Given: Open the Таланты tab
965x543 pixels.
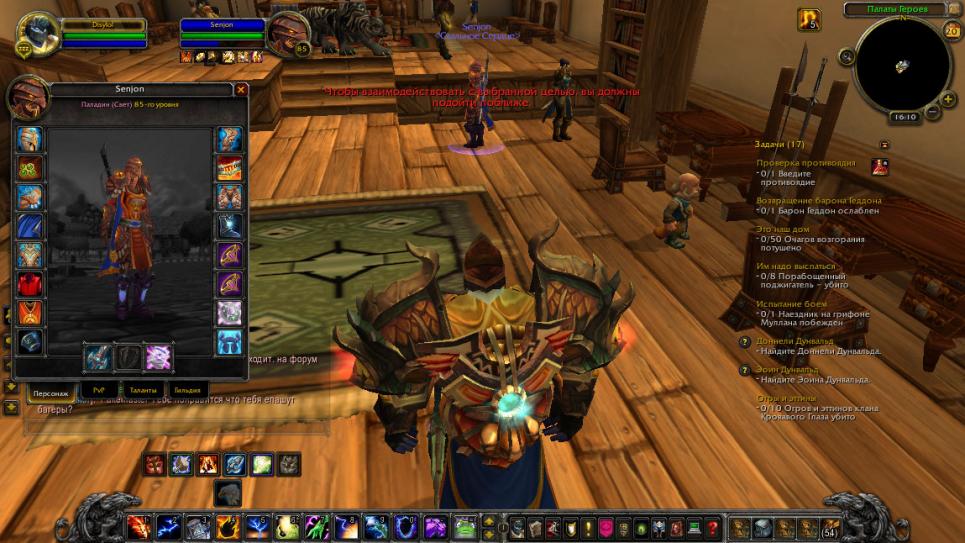Looking at the screenshot, I should tap(143, 389).
